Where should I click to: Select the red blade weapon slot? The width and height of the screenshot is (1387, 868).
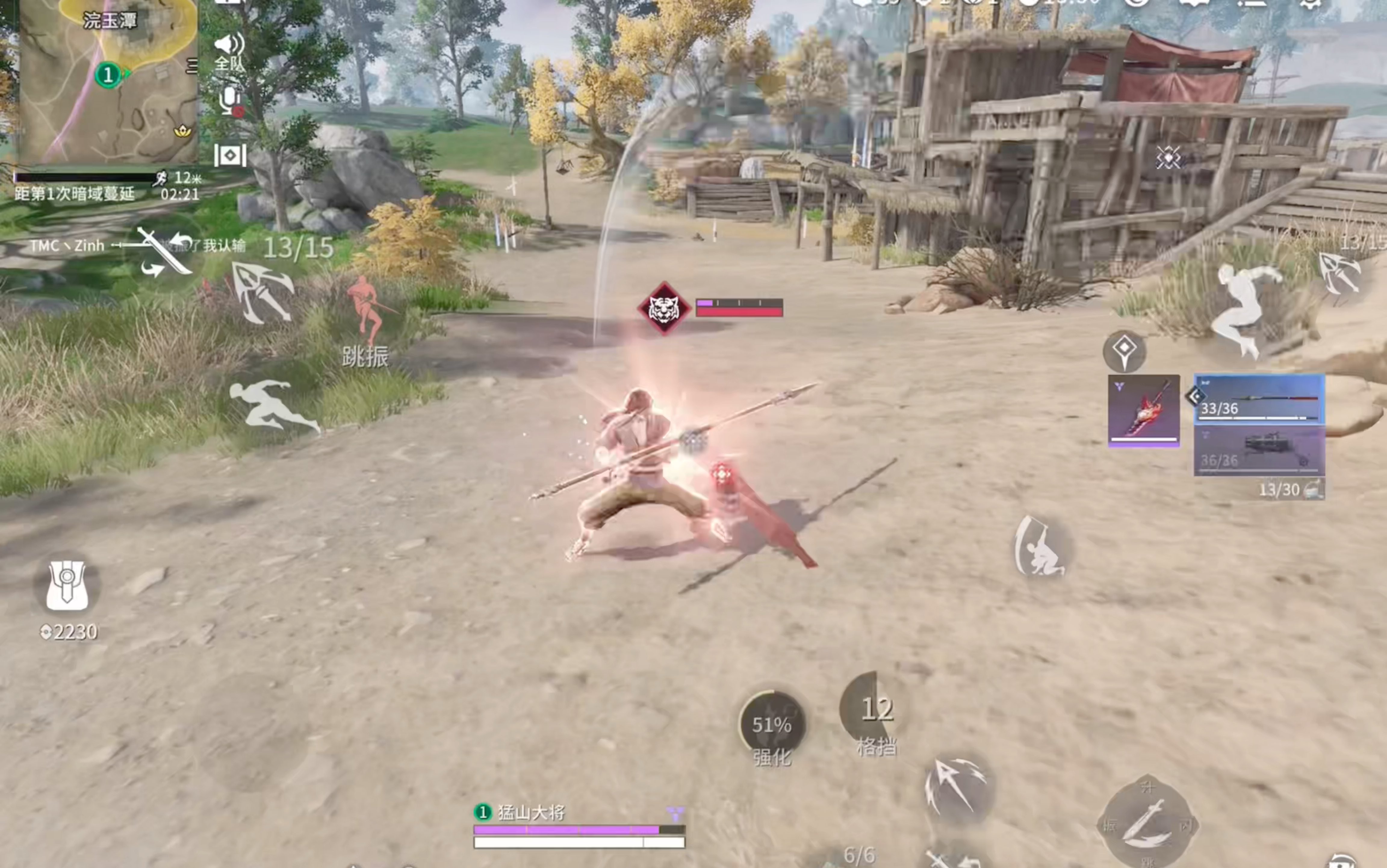pyautogui.click(x=1143, y=410)
